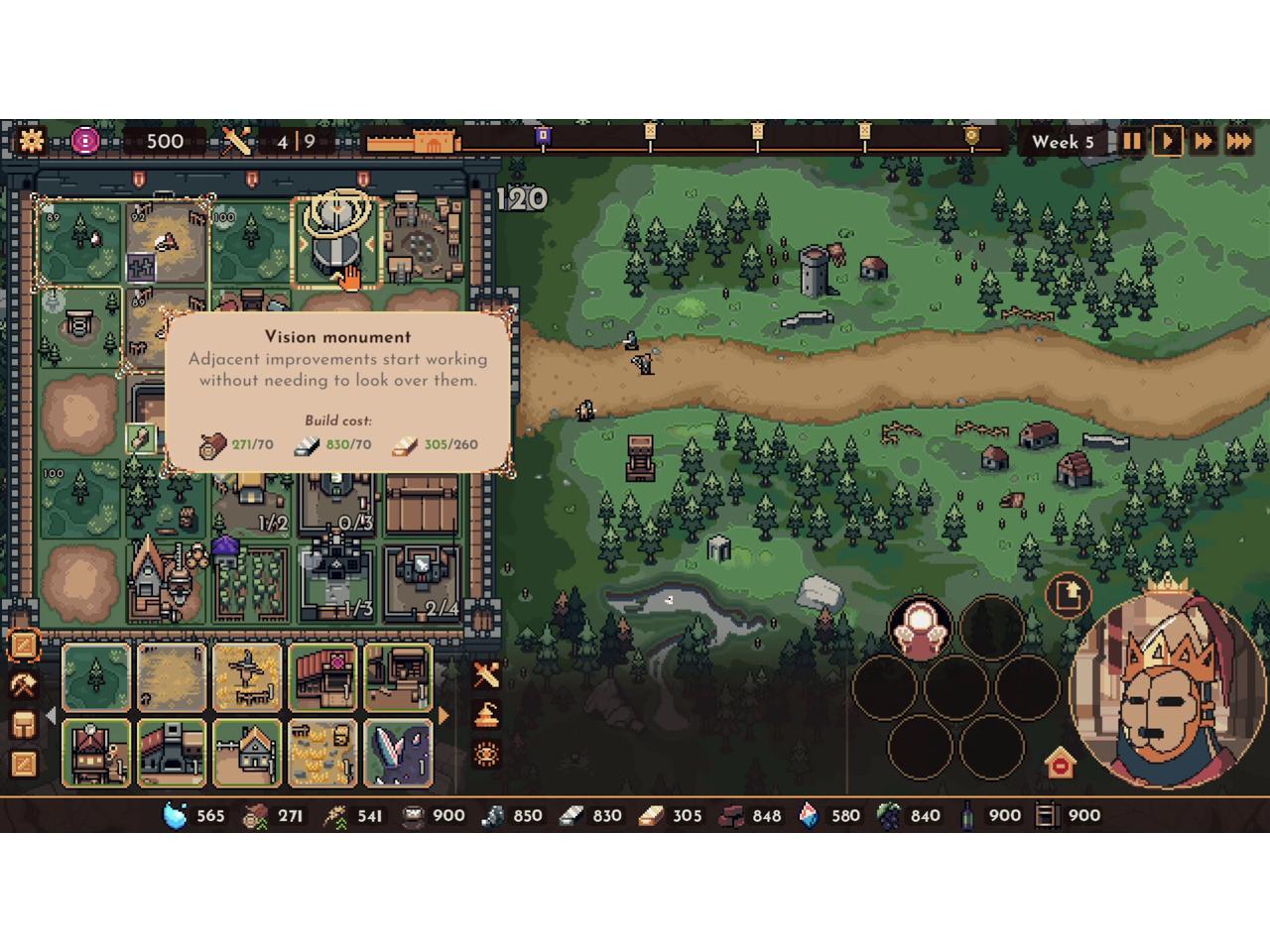Image resolution: width=1270 pixels, height=952 pixels.
Task: Set game to normal play speed
Action: [x=1168, y=142]
